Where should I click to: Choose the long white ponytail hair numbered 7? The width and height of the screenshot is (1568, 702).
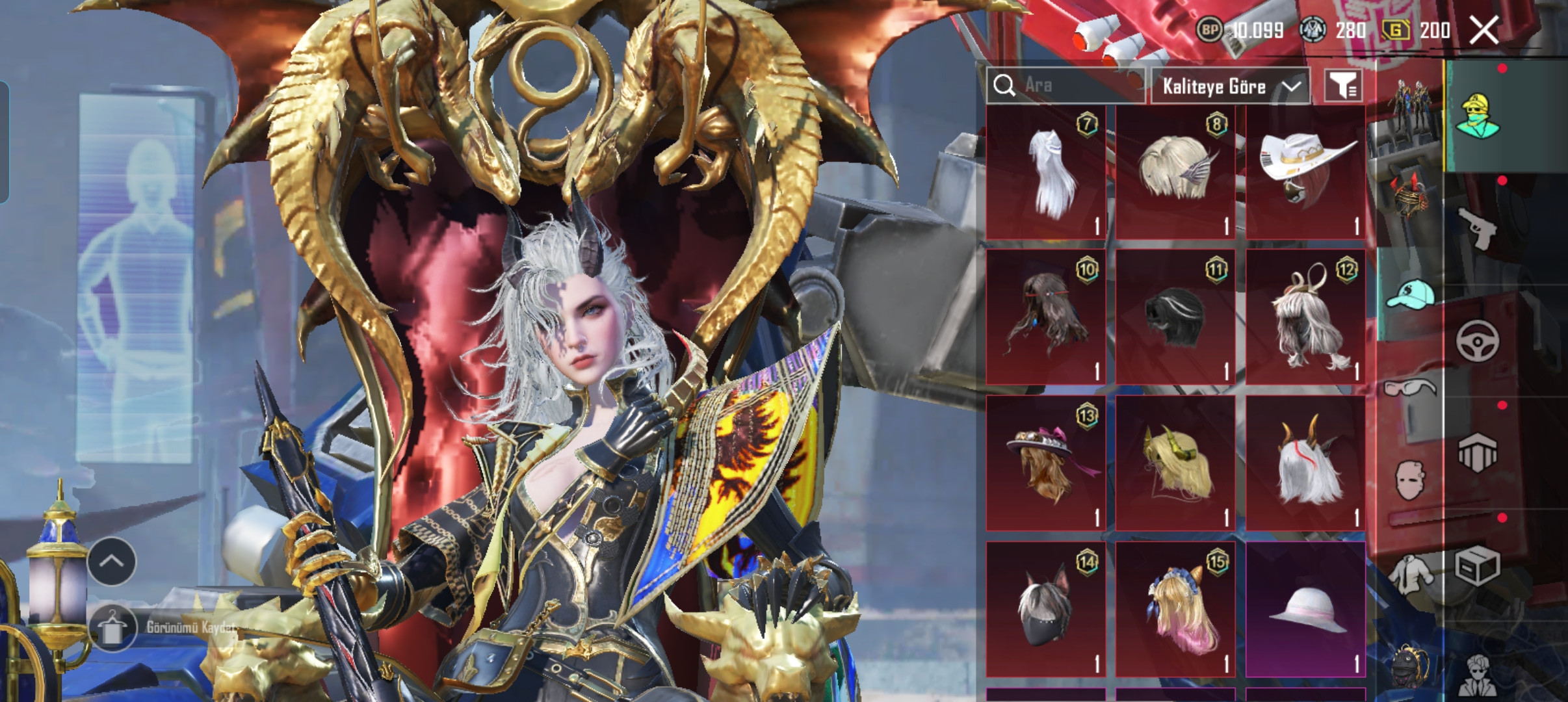tap(1045, 172)
